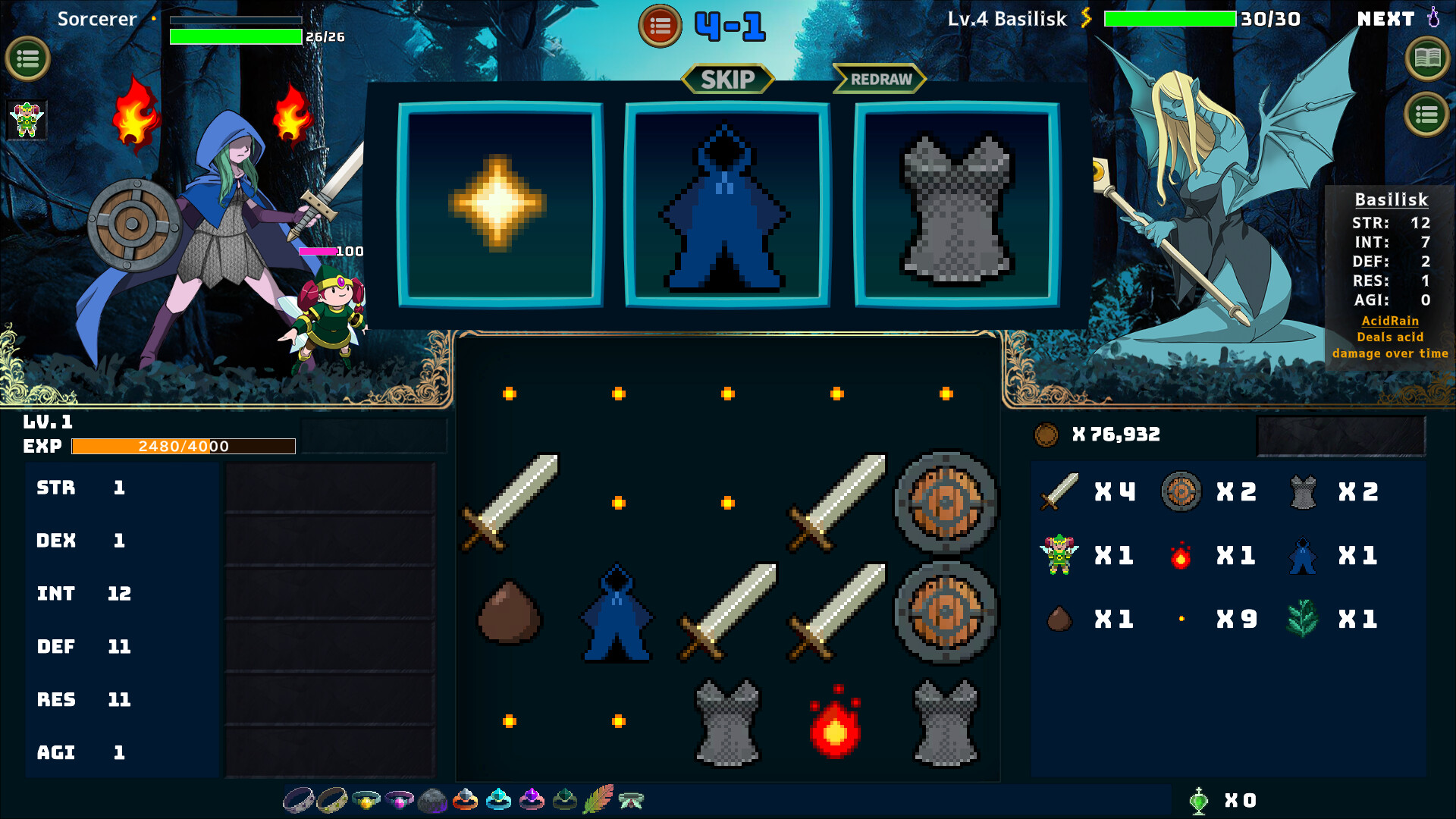The height and width of the screenshot is (819, 1456).
Task: Redraw the reward choices
Action: click(880, 79)
